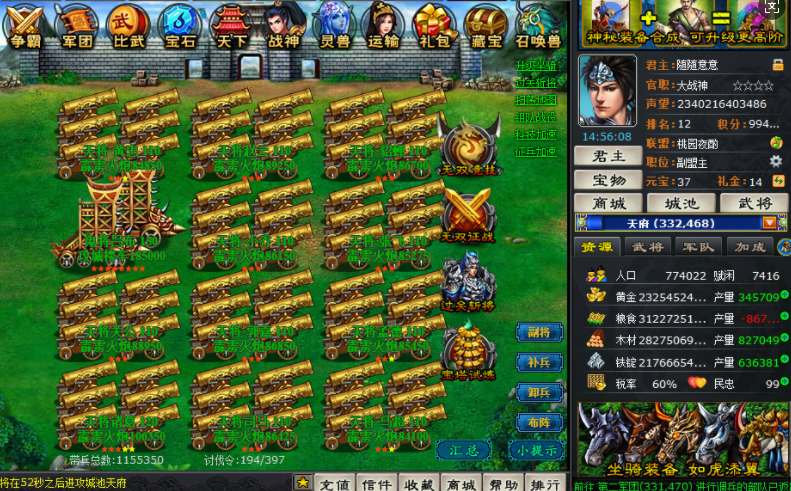Open the 藏宝 treasure chest menu
This screenshot has height=491, width=791.
(x=486, y=25)
